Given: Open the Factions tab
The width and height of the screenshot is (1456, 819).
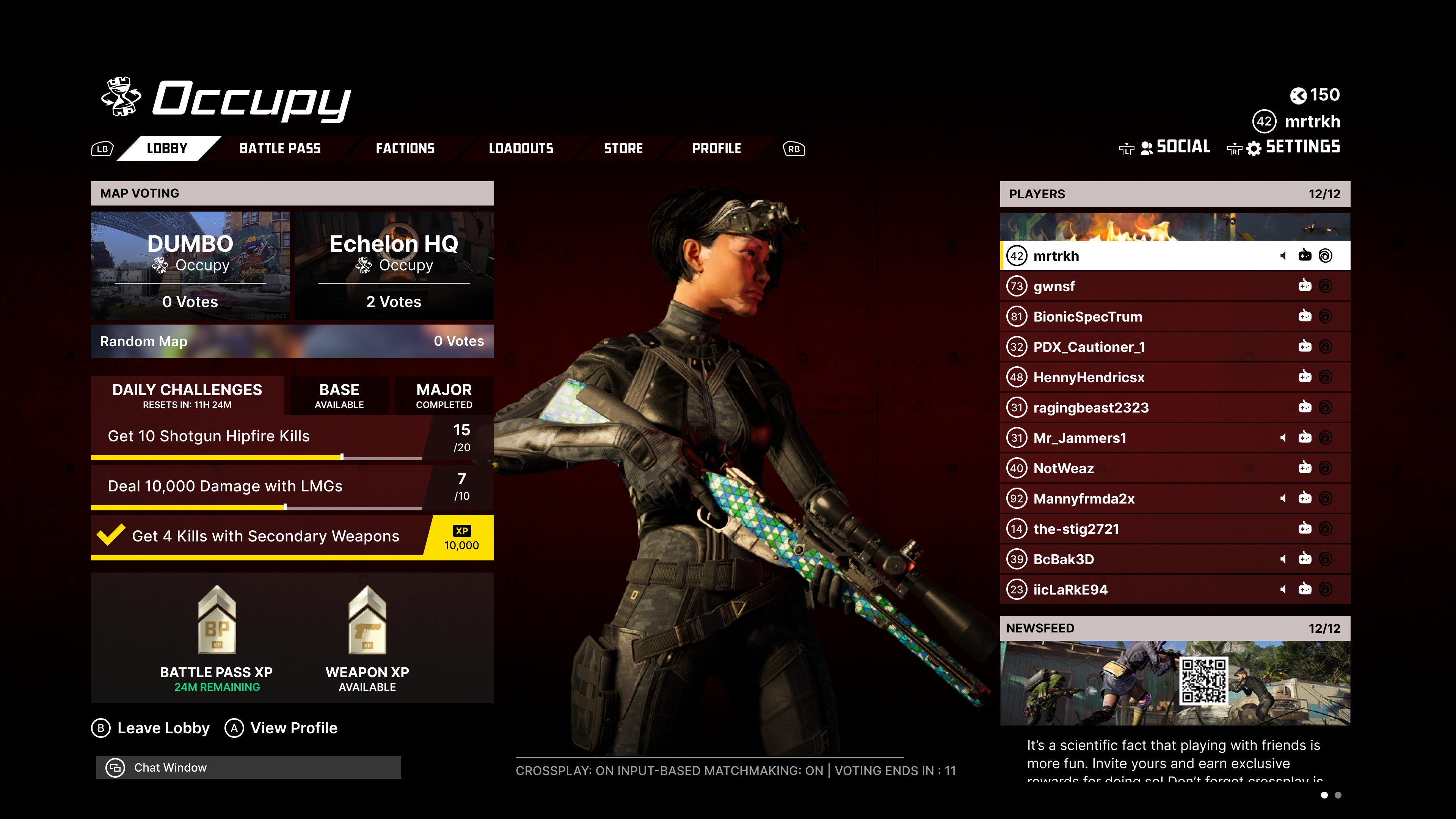Looking at the screenshot, I should [405, 149].
